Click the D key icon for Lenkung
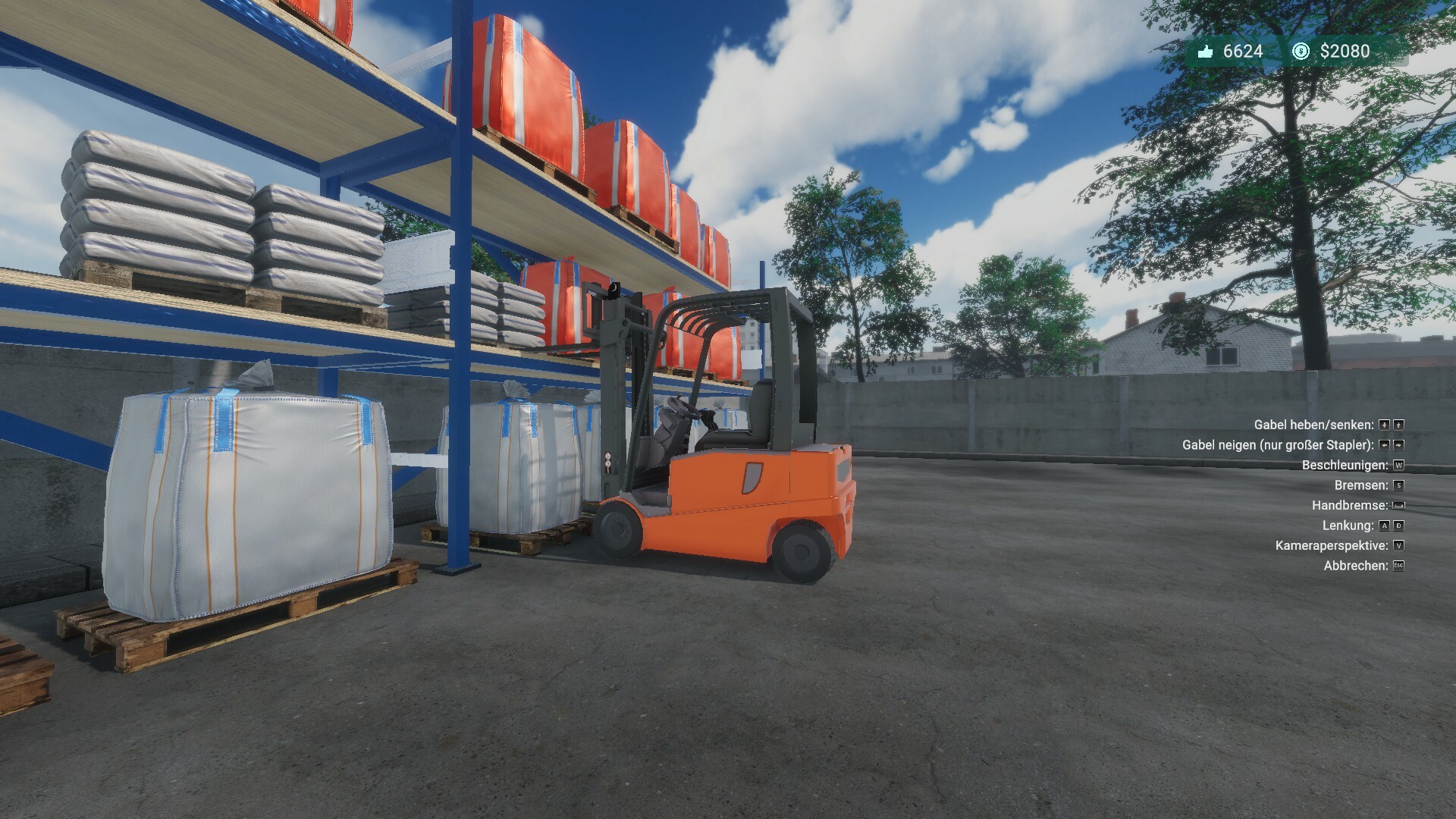 pos(1399,526)
